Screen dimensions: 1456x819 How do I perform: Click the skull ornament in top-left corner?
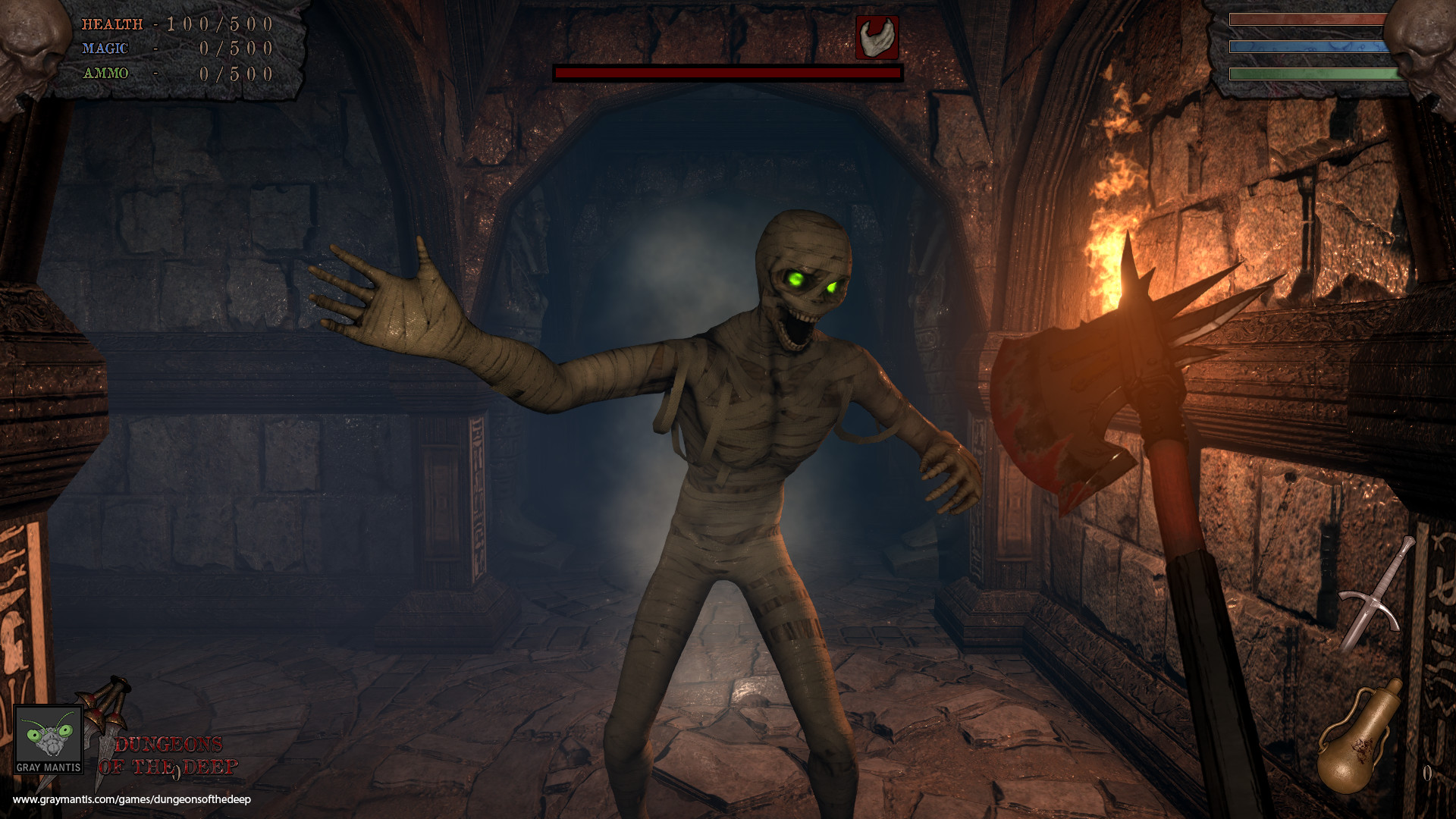coord(30,42)
